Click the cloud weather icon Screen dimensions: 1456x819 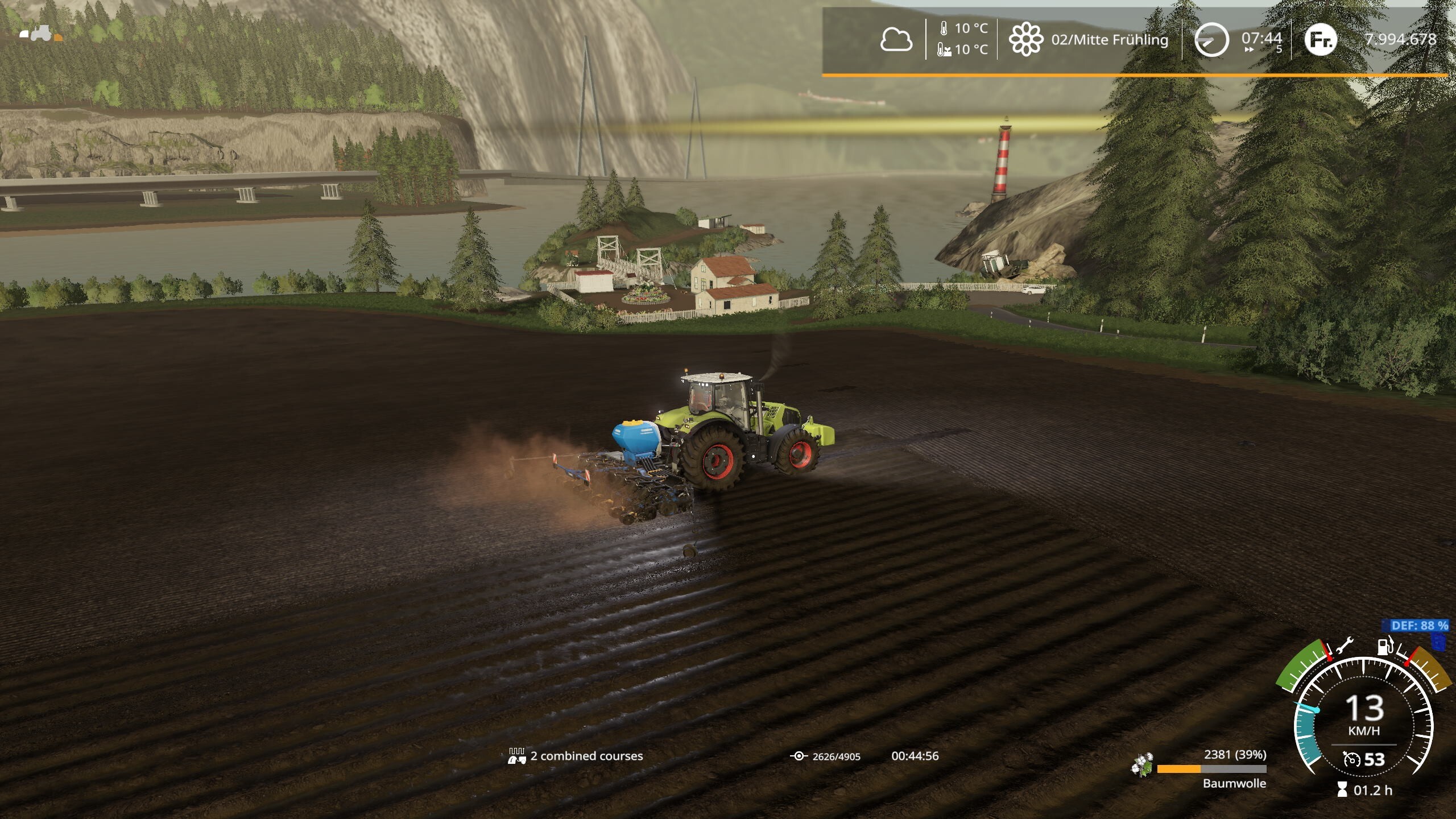tap(896, 40)
